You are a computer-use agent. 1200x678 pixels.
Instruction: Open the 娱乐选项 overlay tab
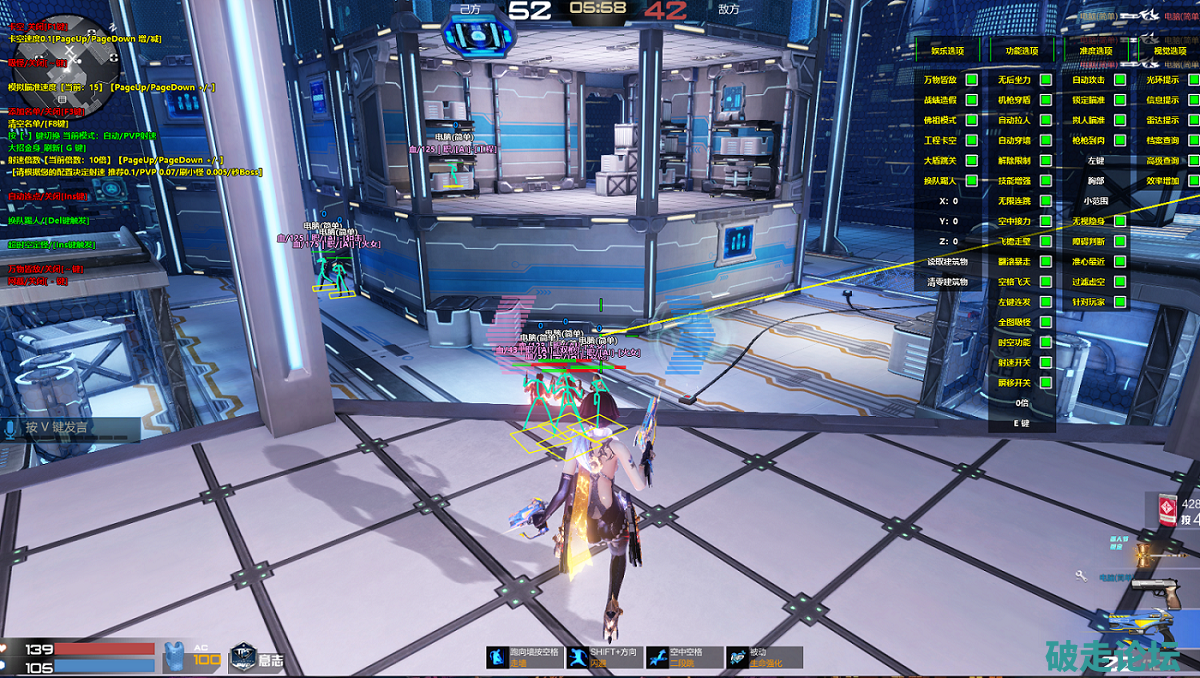pyautogui.click(x=948, y=50)
